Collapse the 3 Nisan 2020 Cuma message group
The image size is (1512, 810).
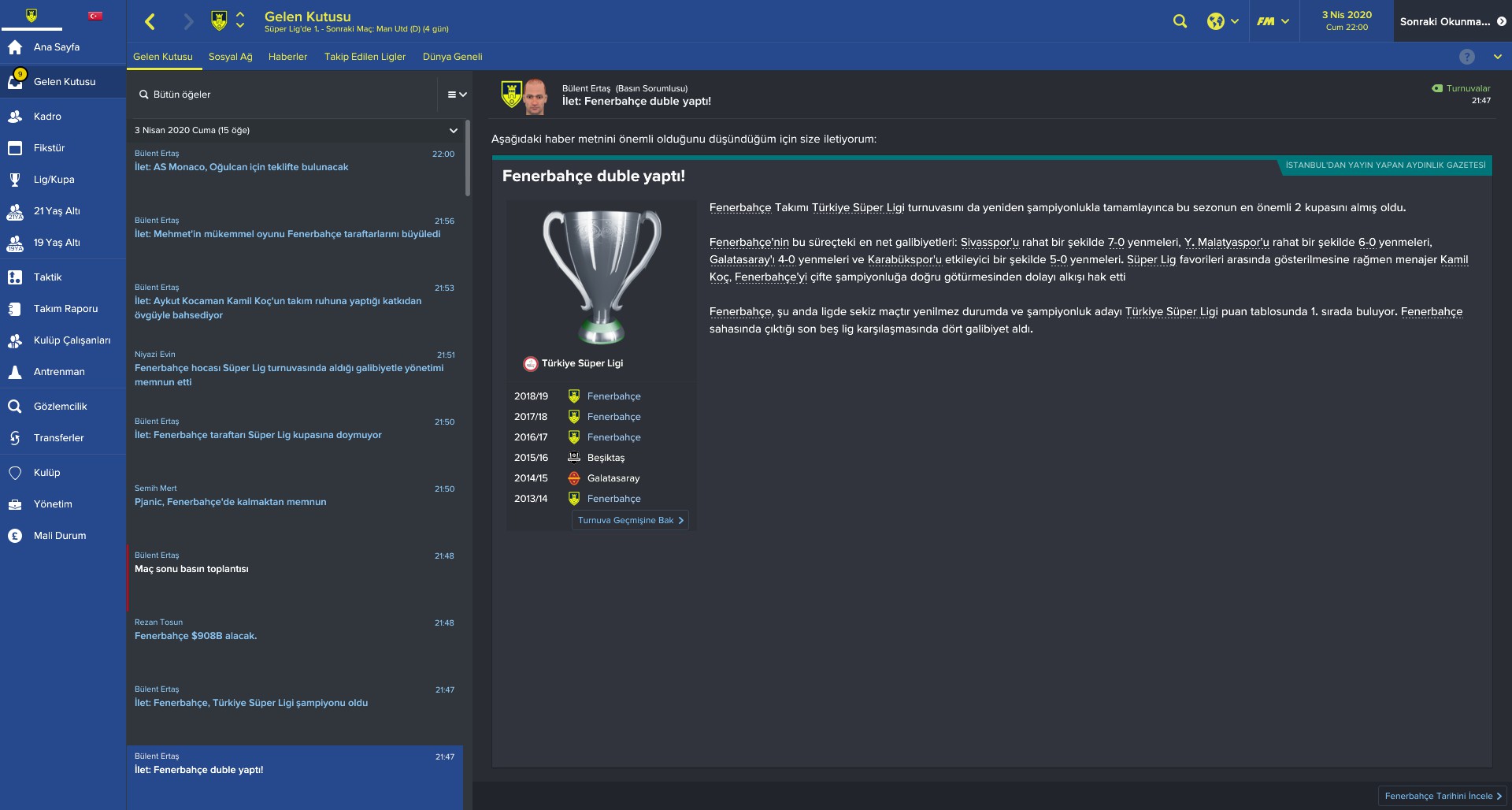tap(453, 130)
